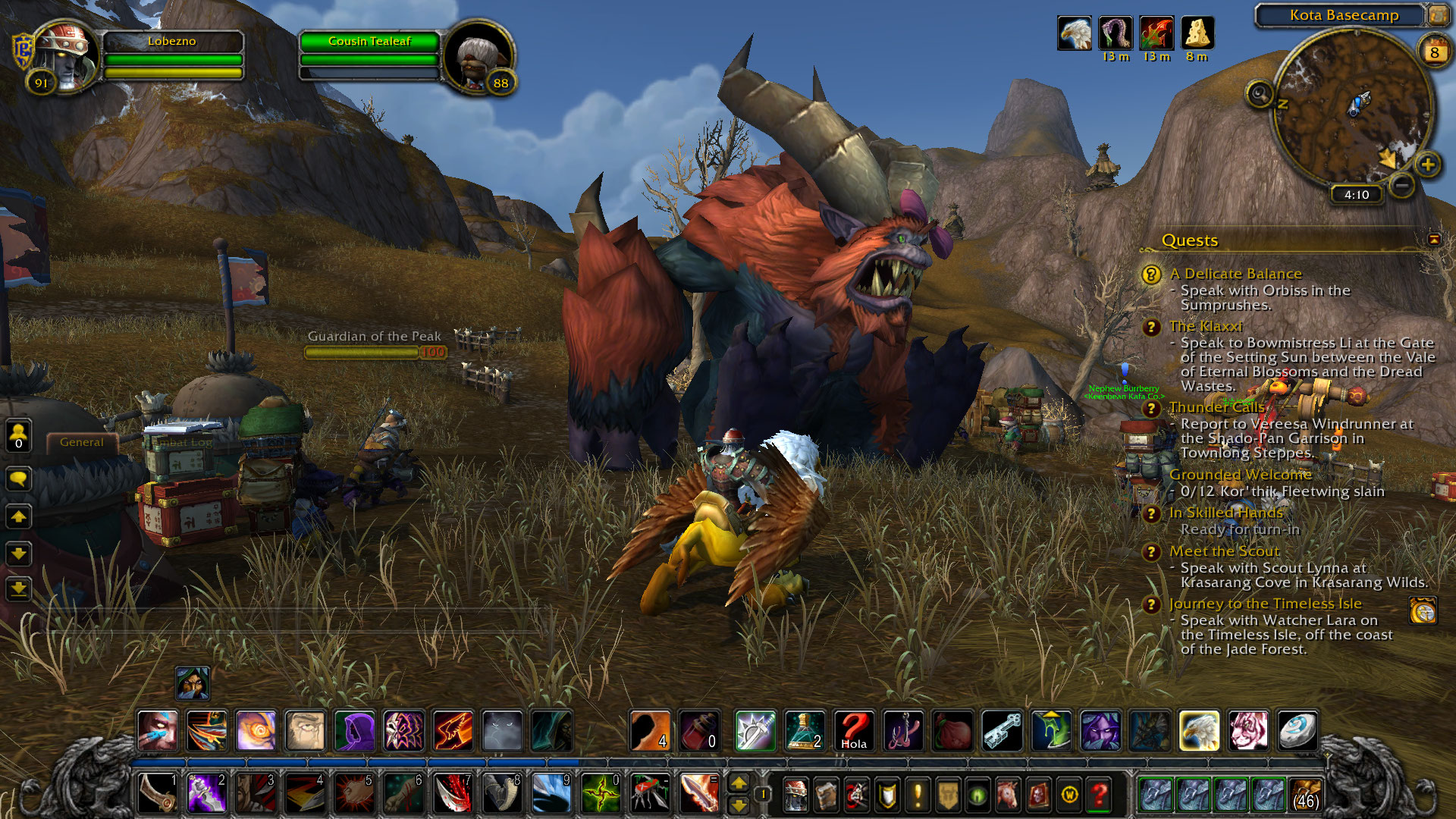Switch to the General chat tab
Viewport: 1456px width, 819px height.
coord(82,442)
